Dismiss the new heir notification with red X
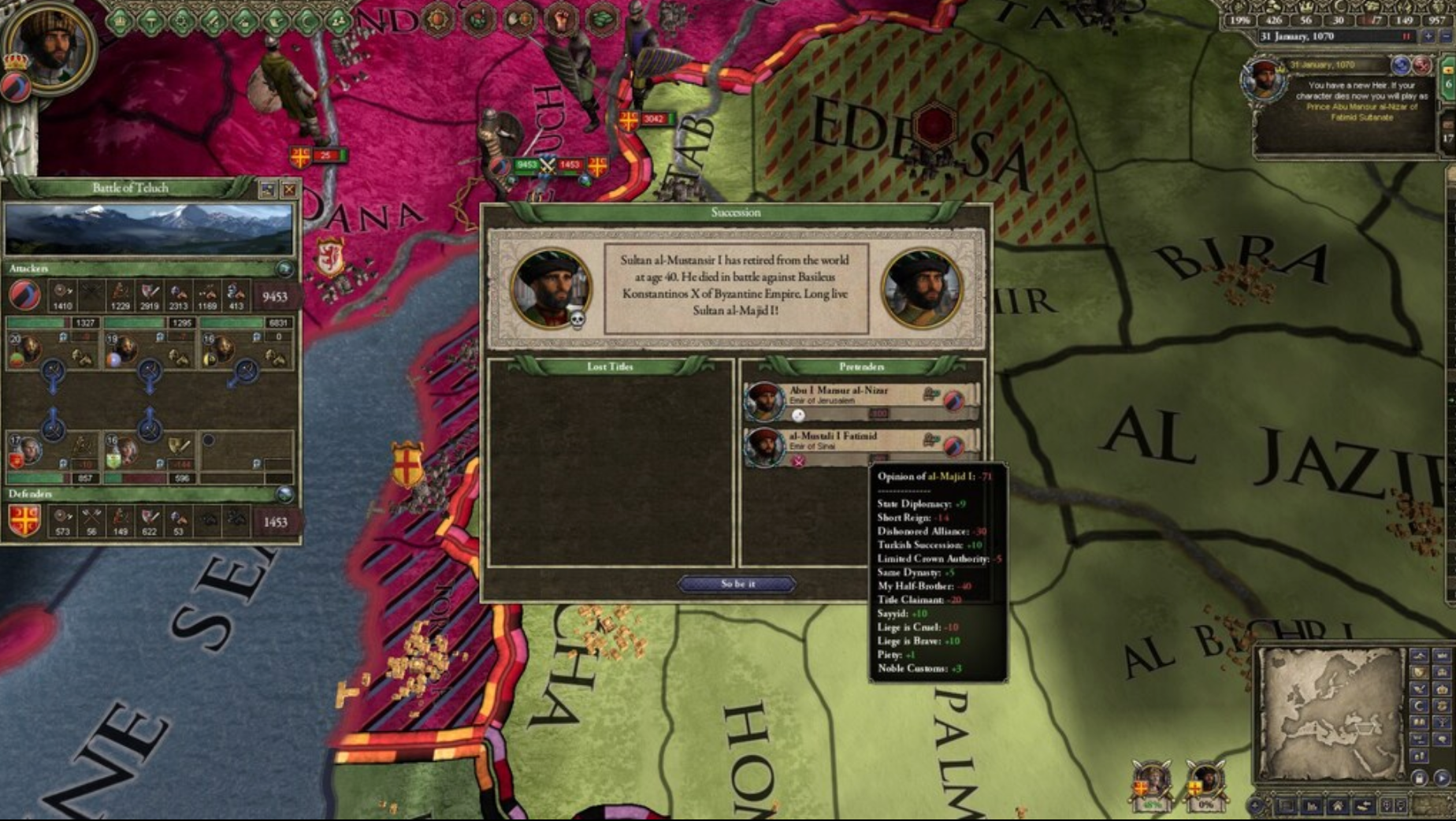The width and height of the screenshot is (1456, 821). pos(1422,64)
